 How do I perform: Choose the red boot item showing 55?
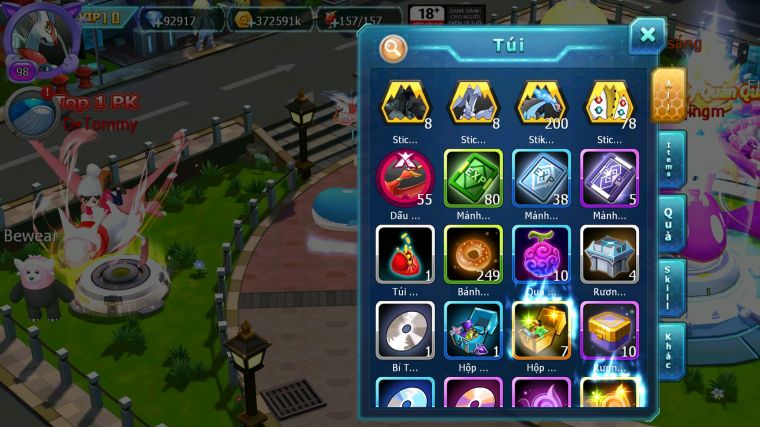point(404,178)
